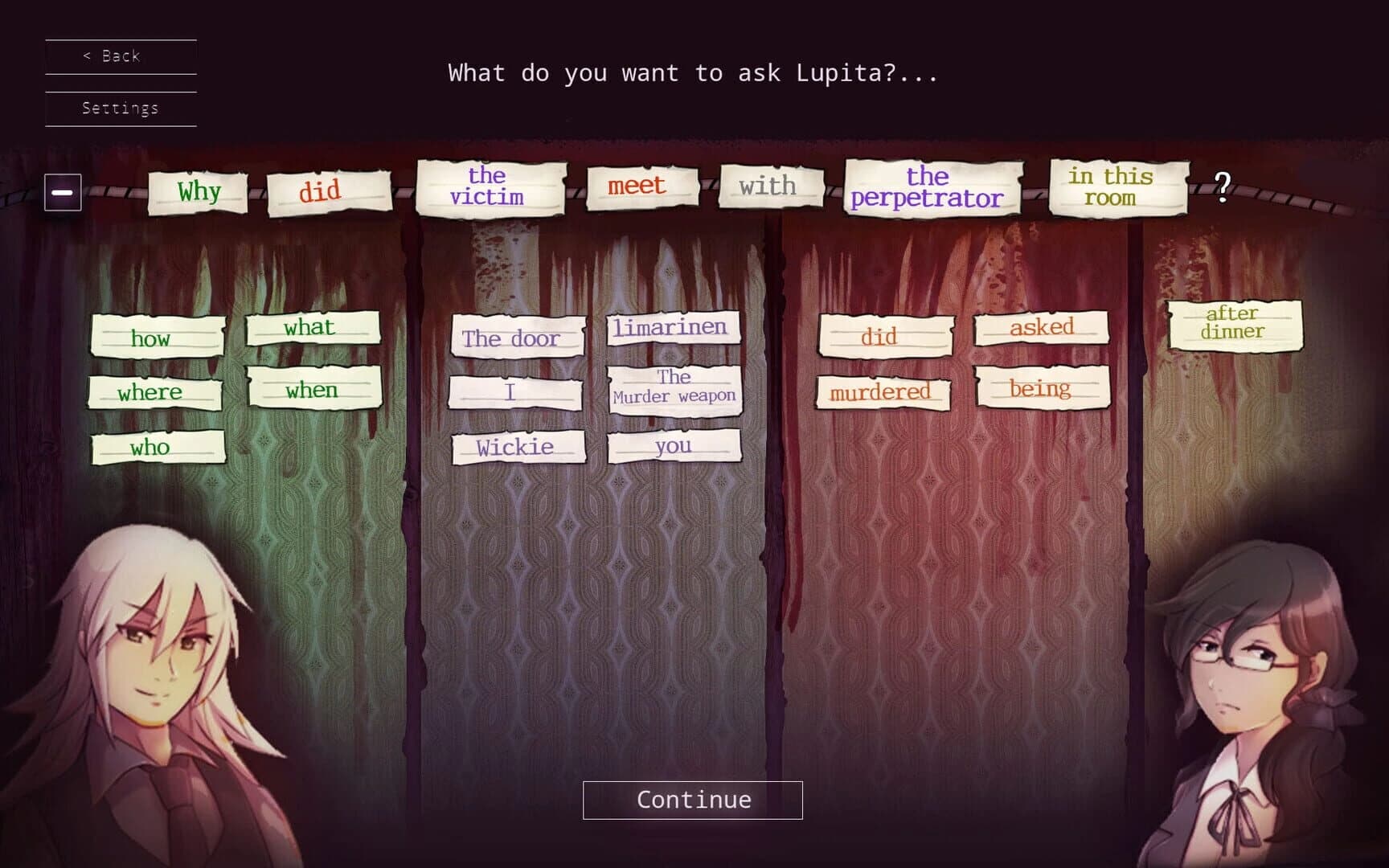Image resolution: width=1389 pixels, height=868 pixels.
Task: Select the 'Wickie' subject card
Action: (x=518, y=447)
